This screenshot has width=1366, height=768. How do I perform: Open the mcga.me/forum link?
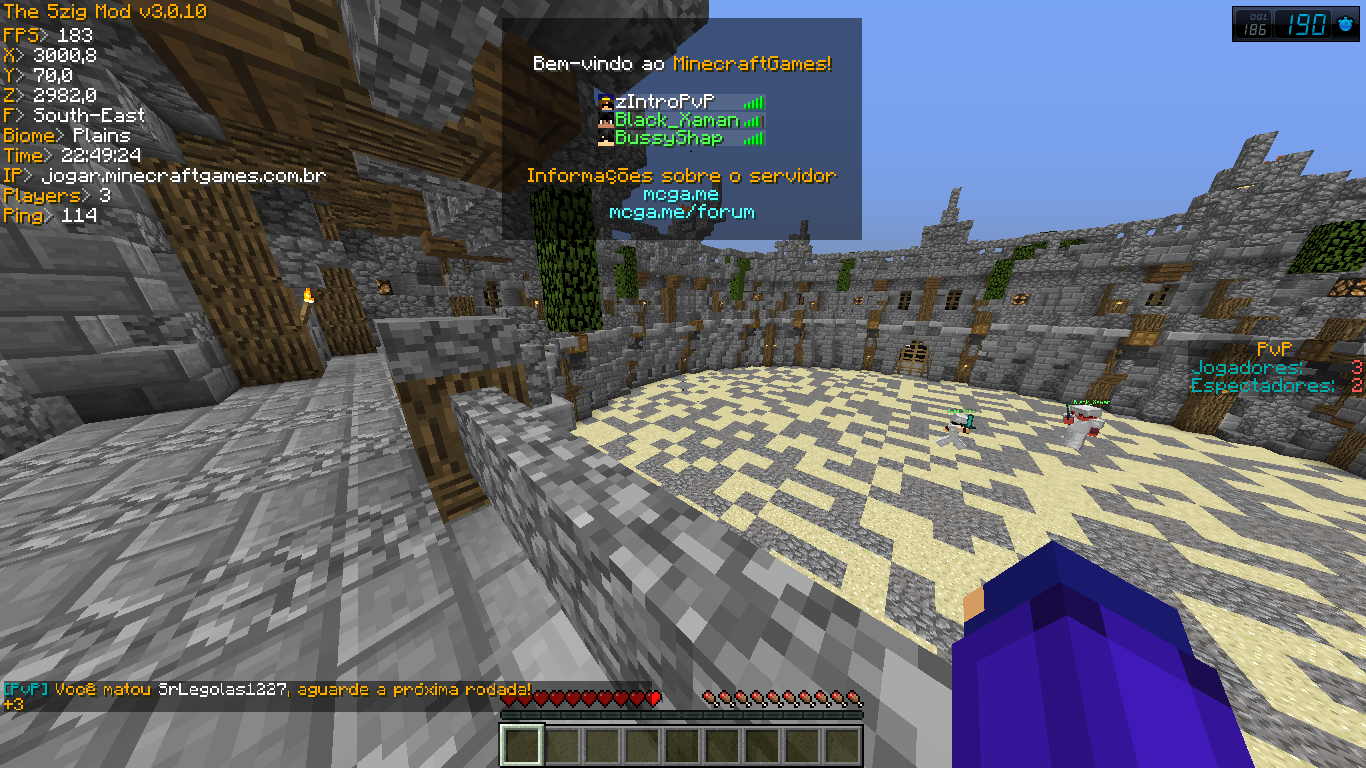(x=681, y=212)
